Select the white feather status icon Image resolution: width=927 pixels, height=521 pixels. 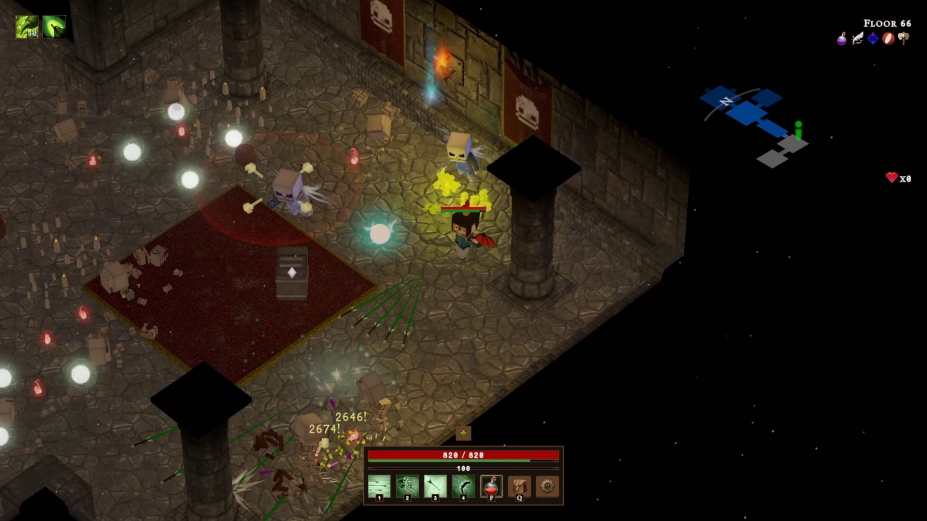click(x=857, y=39)
